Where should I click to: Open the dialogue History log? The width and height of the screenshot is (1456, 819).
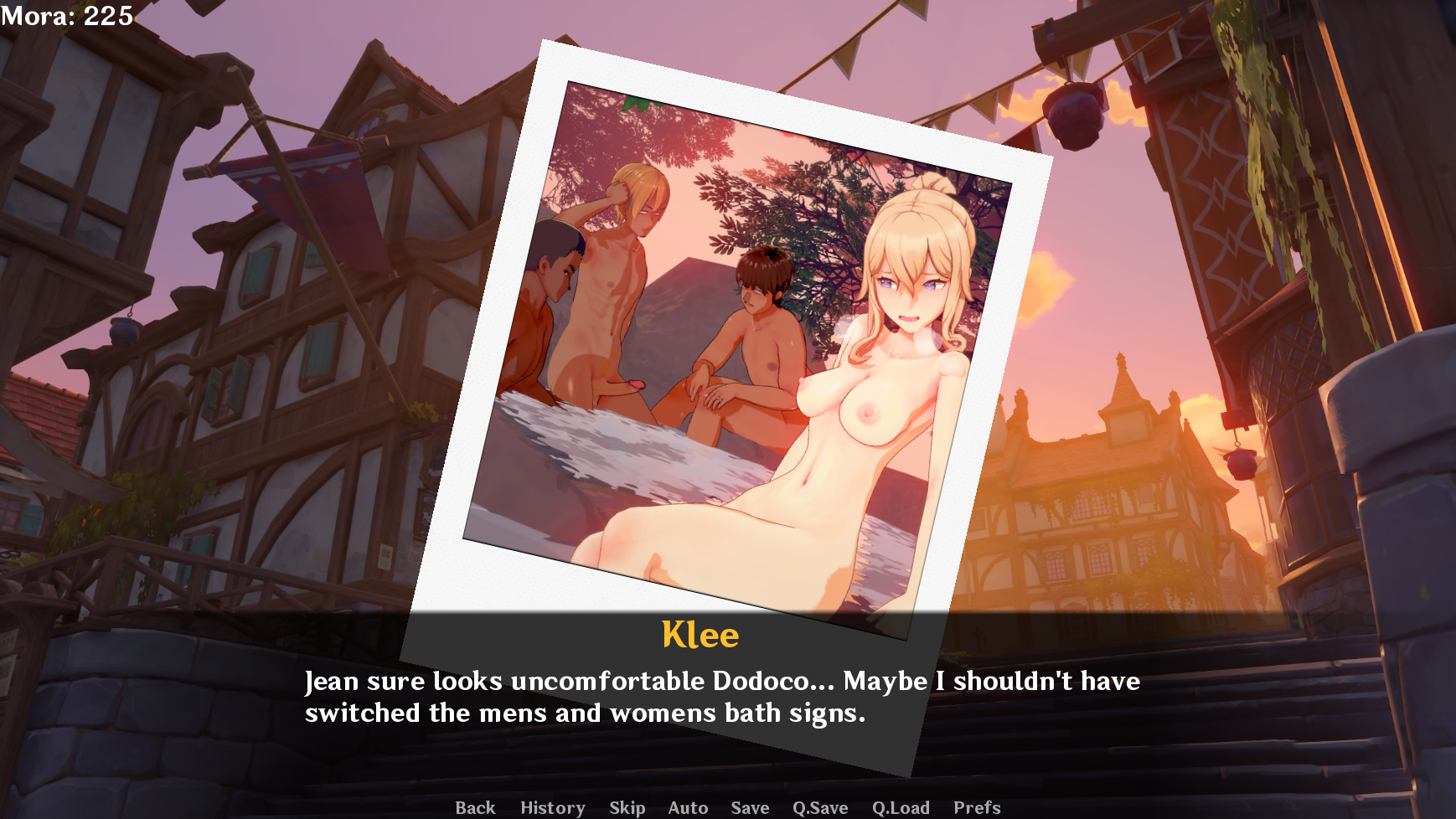(x=552, y=807)
